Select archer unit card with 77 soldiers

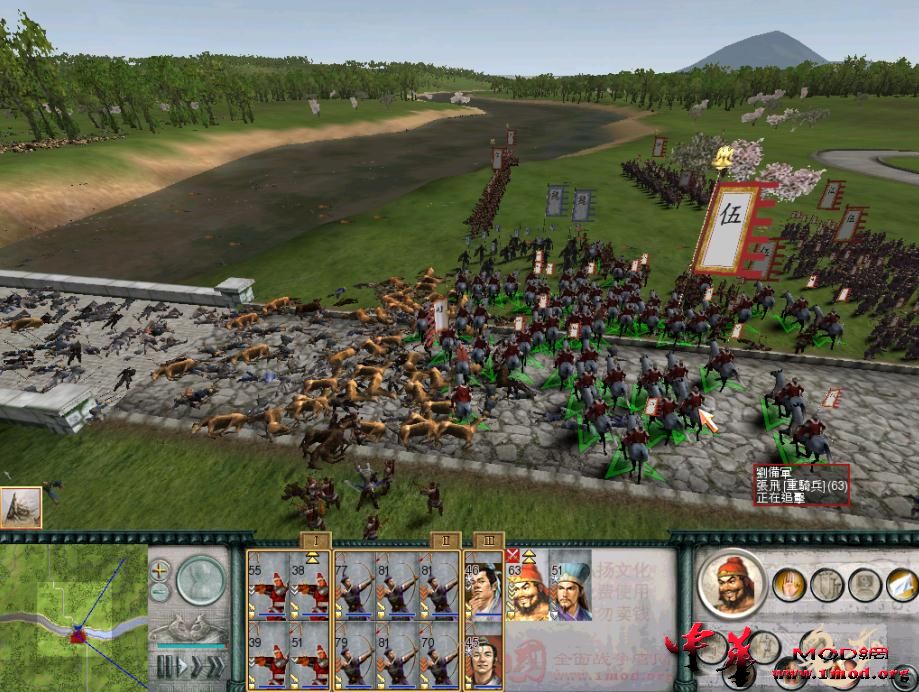point(355,585)
